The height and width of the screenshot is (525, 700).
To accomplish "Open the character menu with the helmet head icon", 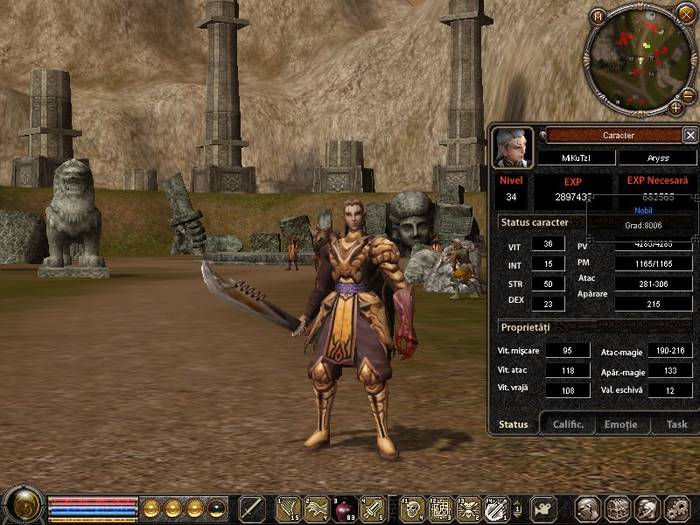I will click(x=588, y=508).
